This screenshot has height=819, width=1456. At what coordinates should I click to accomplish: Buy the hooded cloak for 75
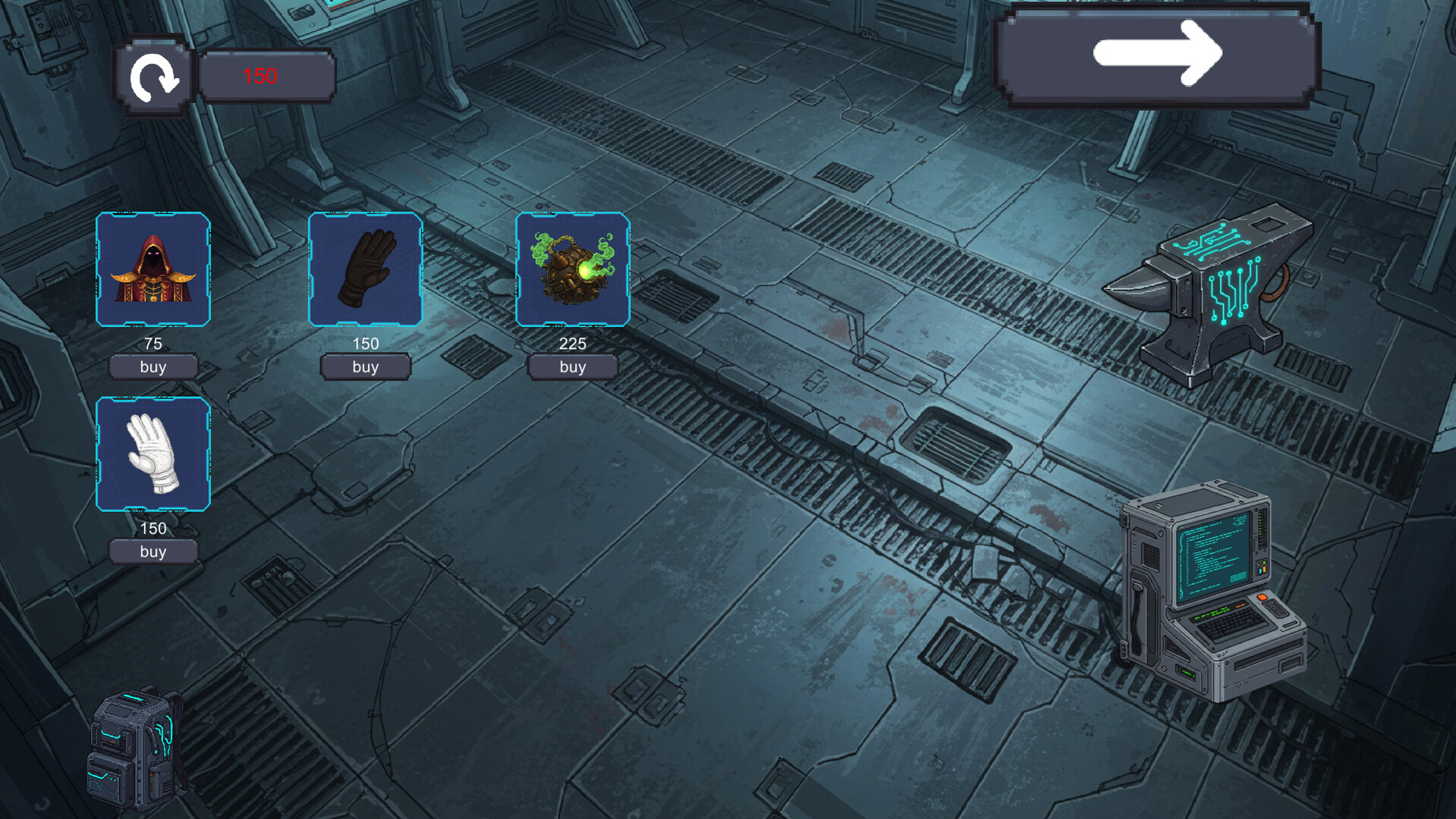point(153,367)
